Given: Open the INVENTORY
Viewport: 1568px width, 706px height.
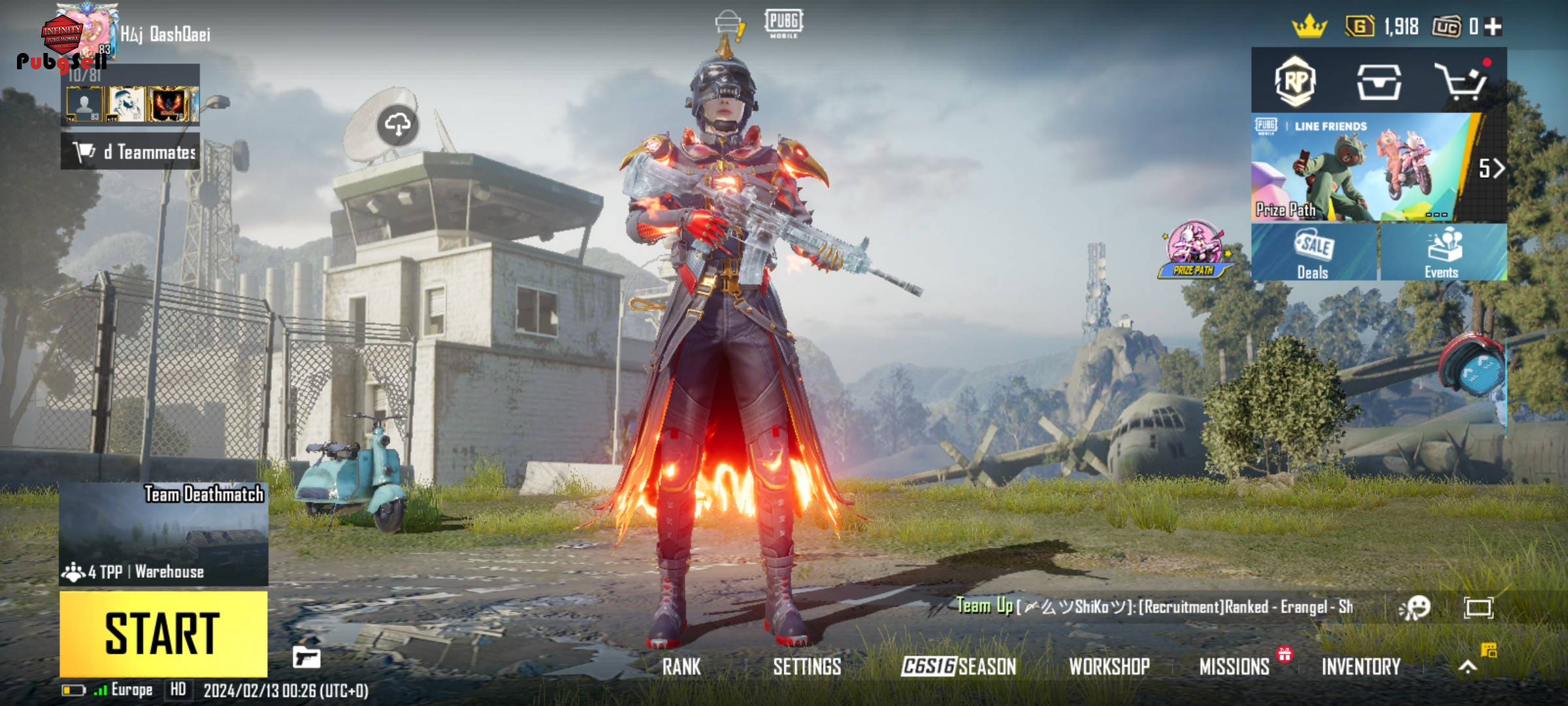Looking at the screenshot, I should [1361, 667].
